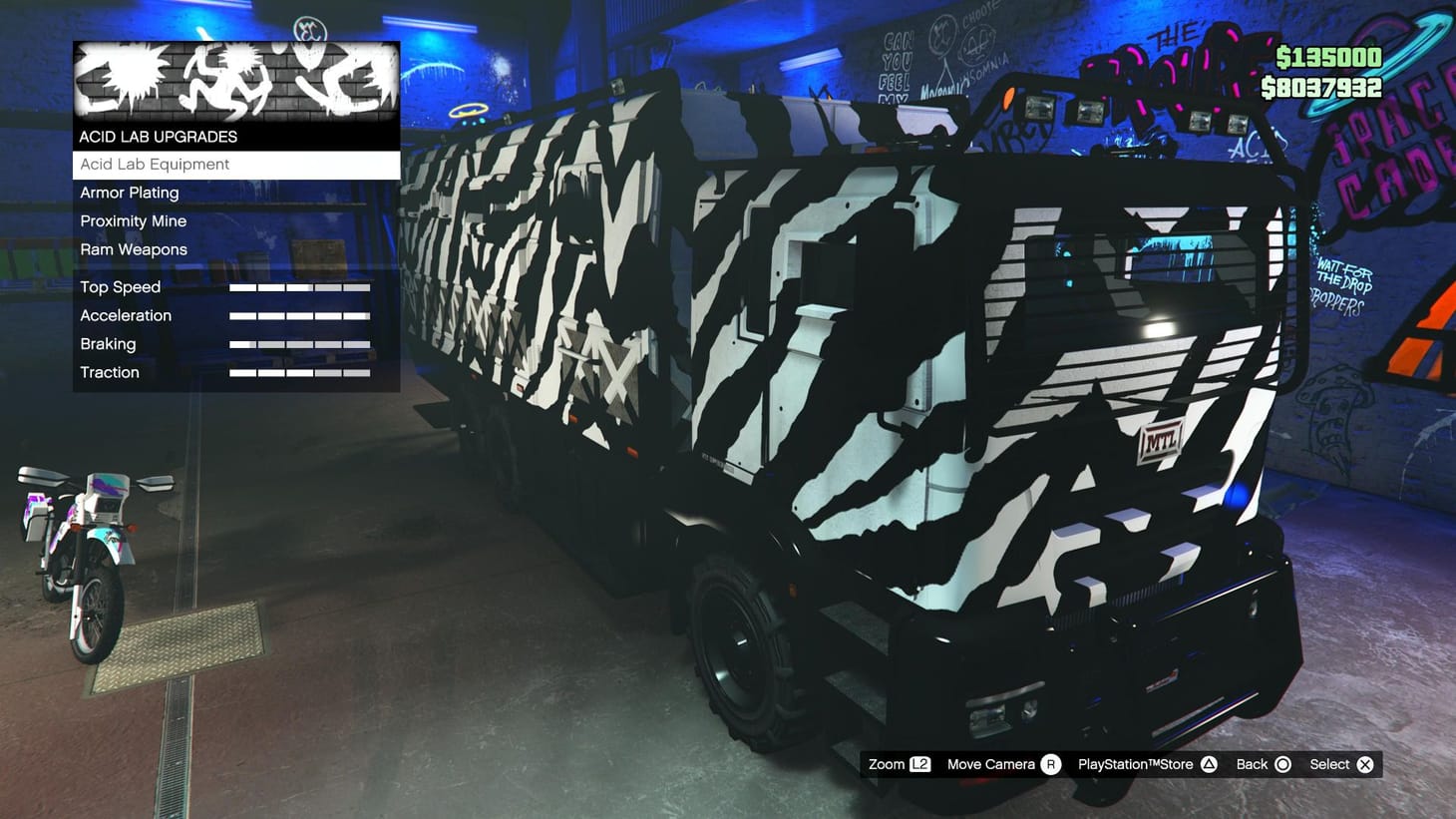
Task: Click the Top Speed stat bar
Action: coord(299,286)
